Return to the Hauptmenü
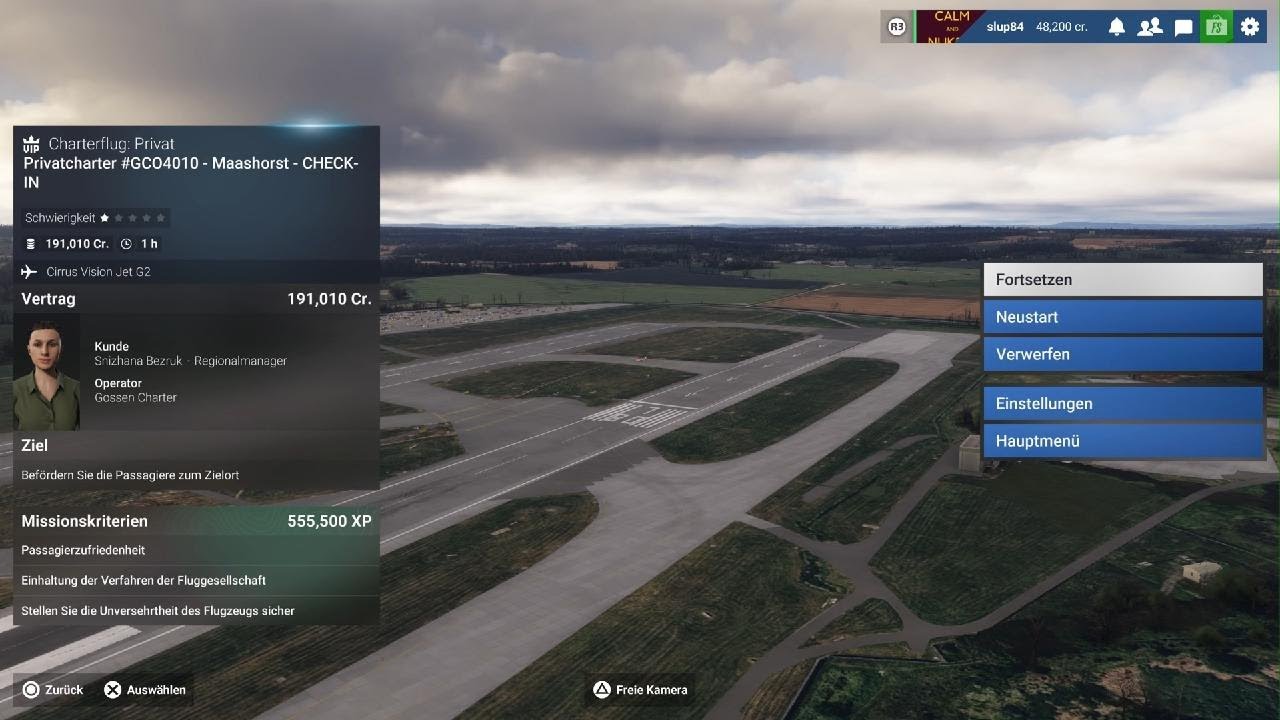 [1122, 441]
